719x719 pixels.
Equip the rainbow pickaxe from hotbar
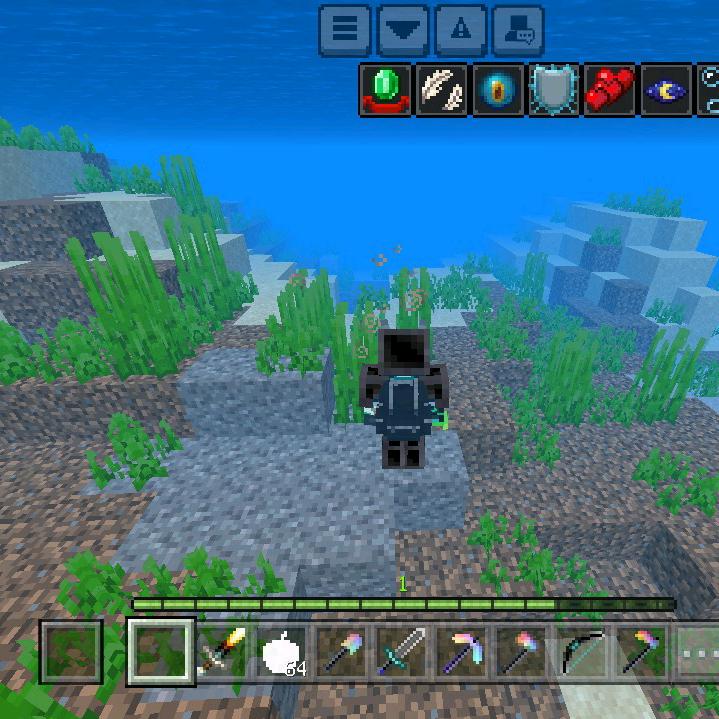(x=462, y=652)
